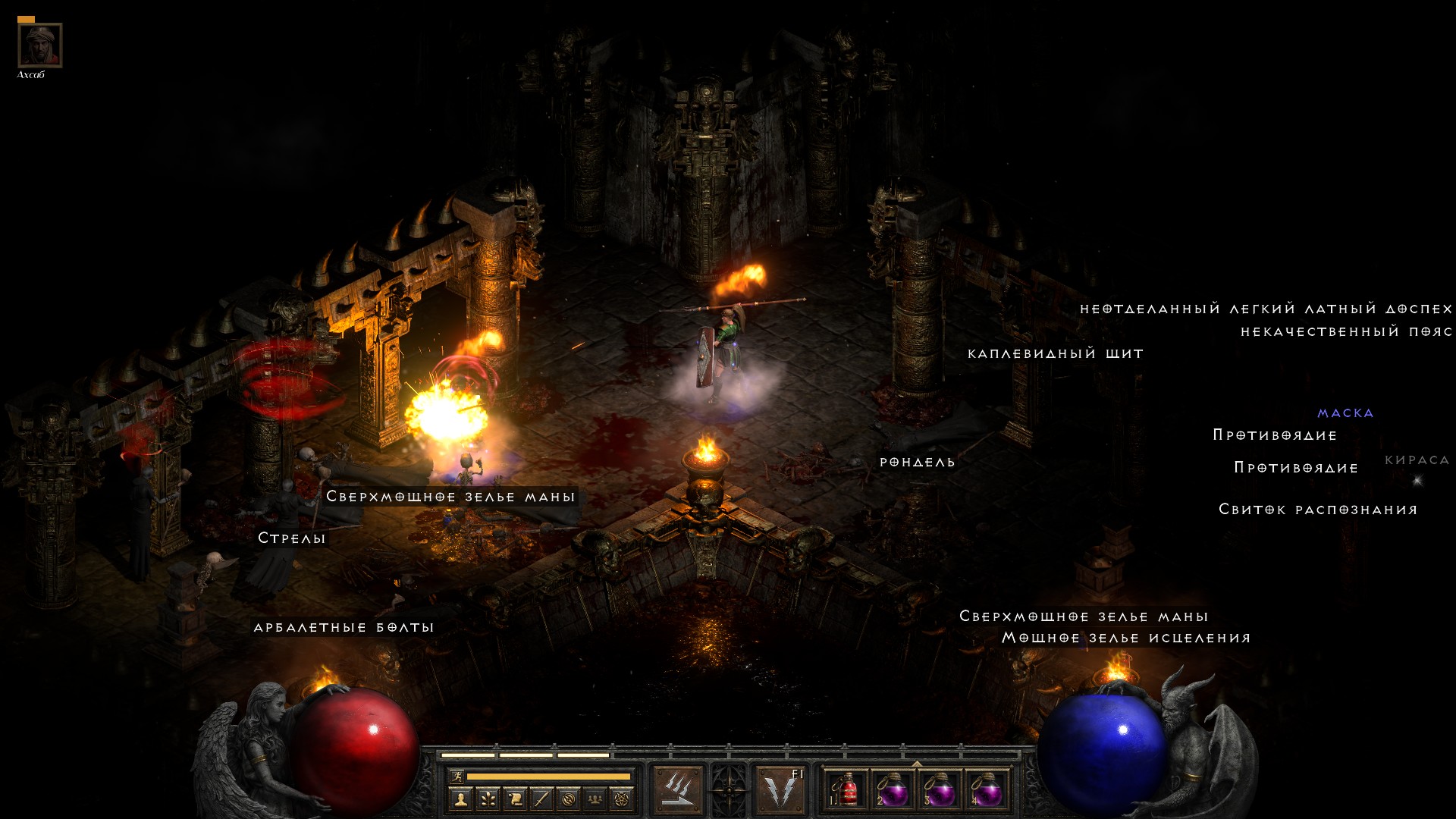Use the purple potion in belt slot 2
The height and width of the screenshot is (819, 1456).
pos(893,790)
